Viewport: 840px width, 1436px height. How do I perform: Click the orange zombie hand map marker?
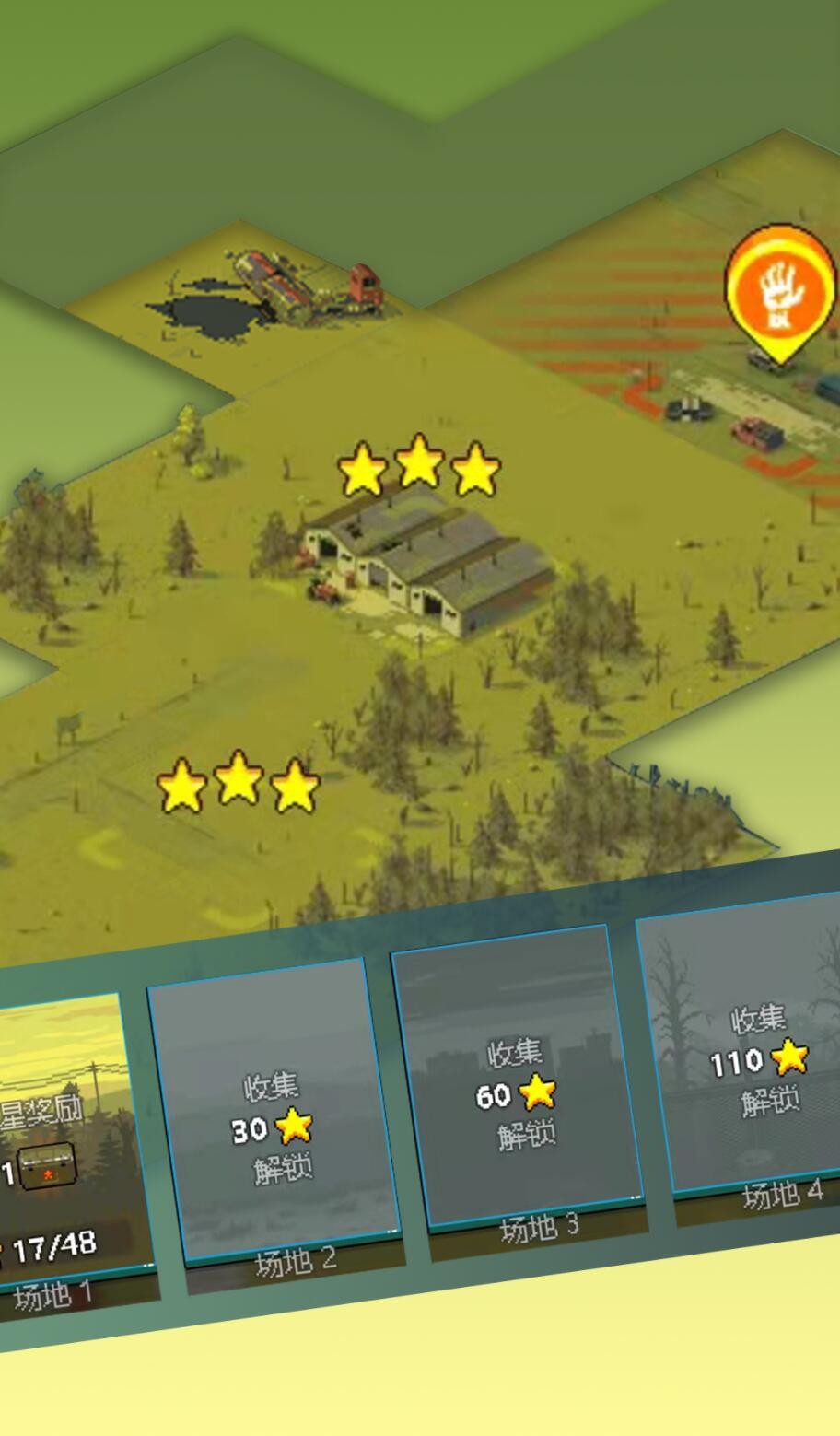point(780,292)
